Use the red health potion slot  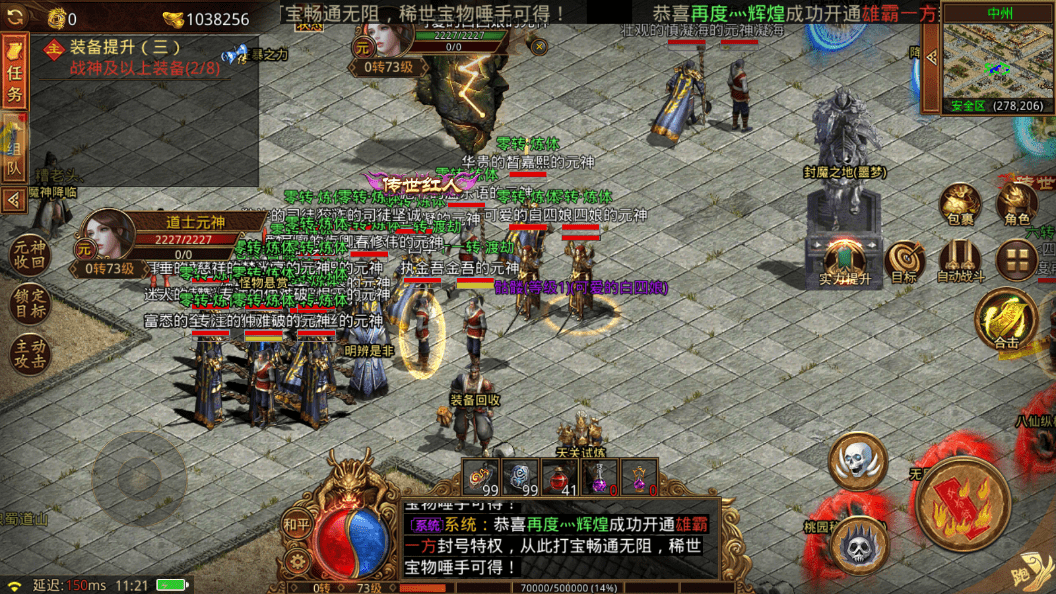click(x=559, y=477)
